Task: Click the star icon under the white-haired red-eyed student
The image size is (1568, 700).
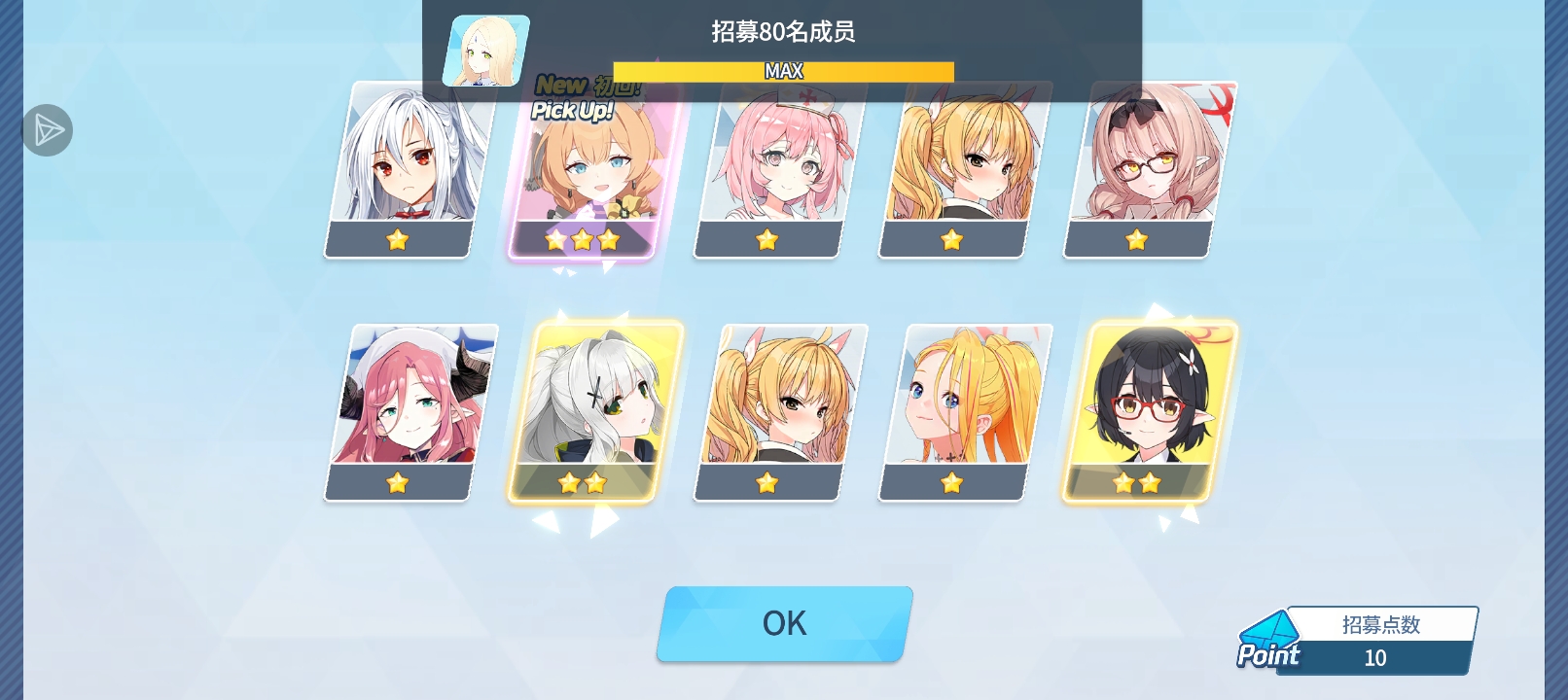Action: coord(395,239)
